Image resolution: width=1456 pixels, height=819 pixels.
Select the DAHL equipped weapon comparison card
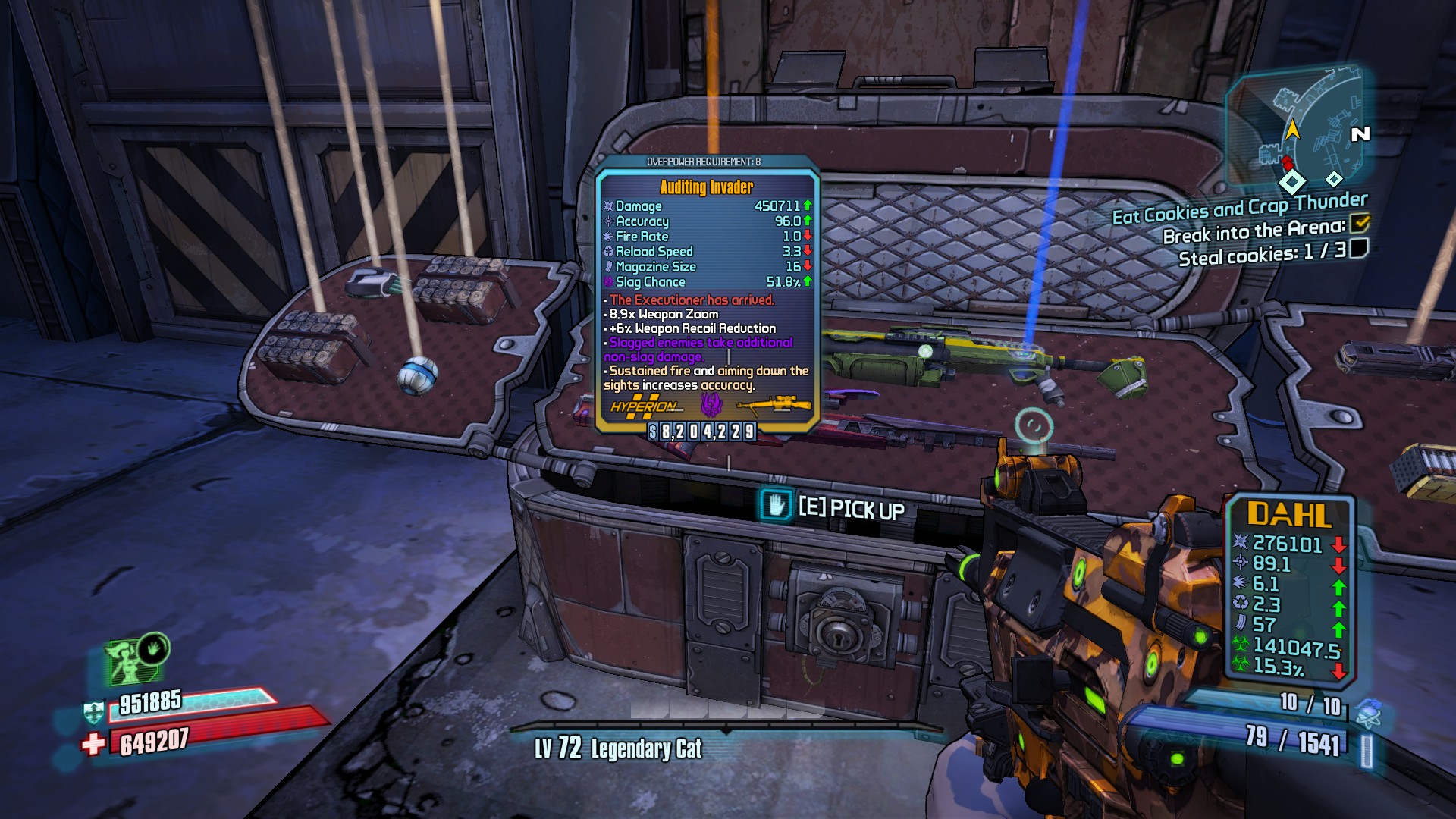1290,588
